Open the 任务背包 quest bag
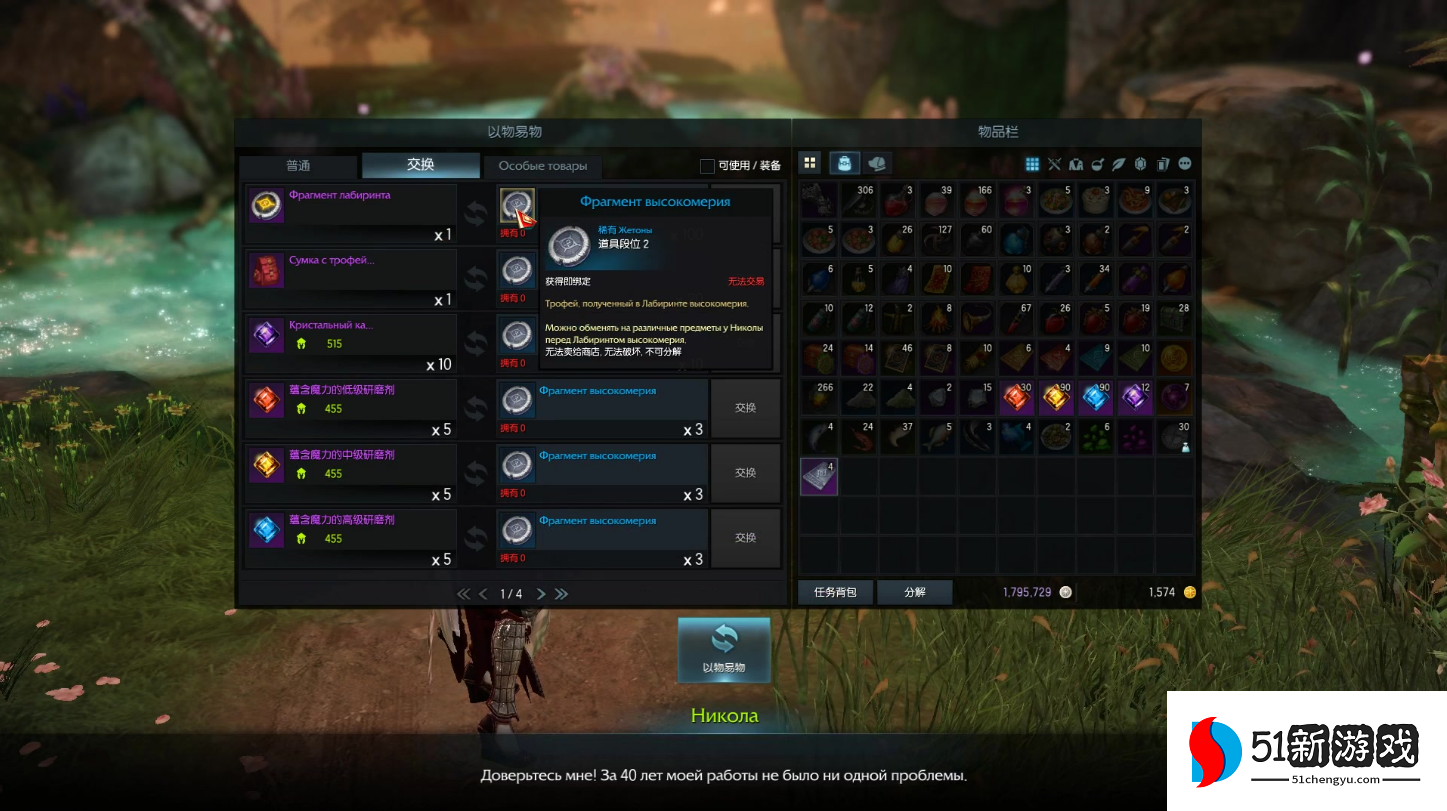The image size is (1447, 811). click(835, 592)
